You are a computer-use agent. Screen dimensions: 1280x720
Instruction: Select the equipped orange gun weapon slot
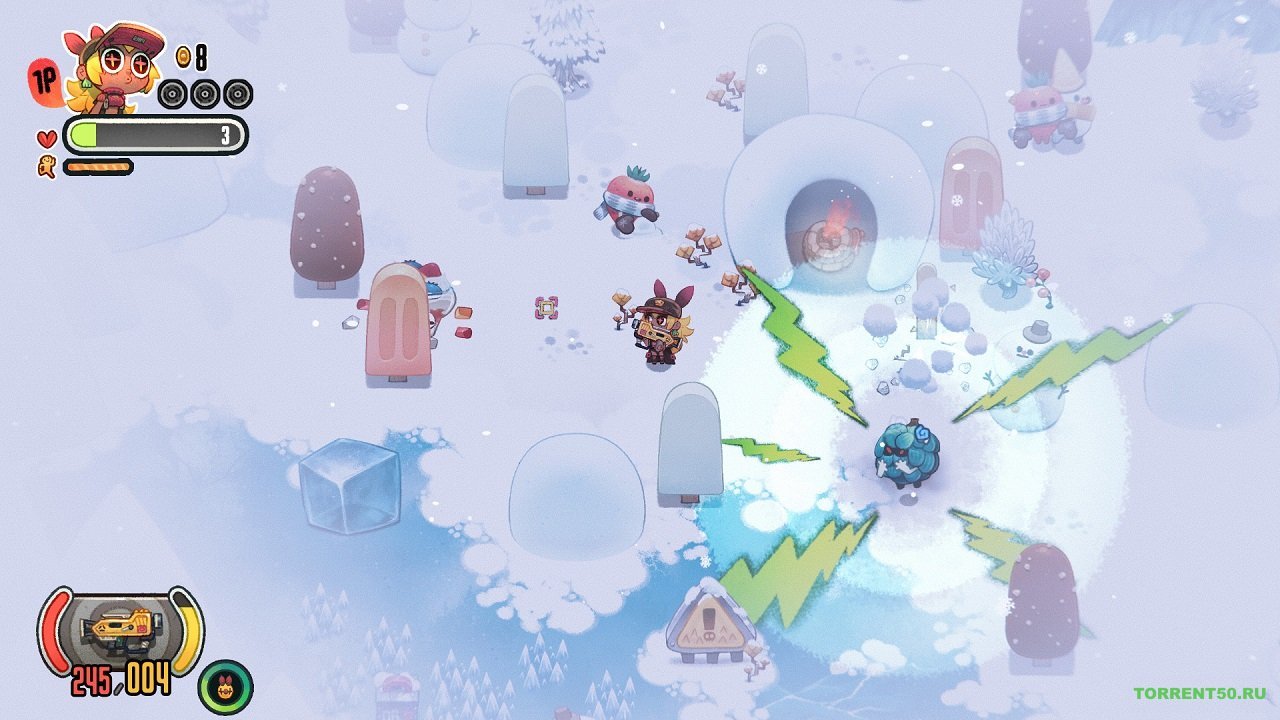click(x=120, y=628)
